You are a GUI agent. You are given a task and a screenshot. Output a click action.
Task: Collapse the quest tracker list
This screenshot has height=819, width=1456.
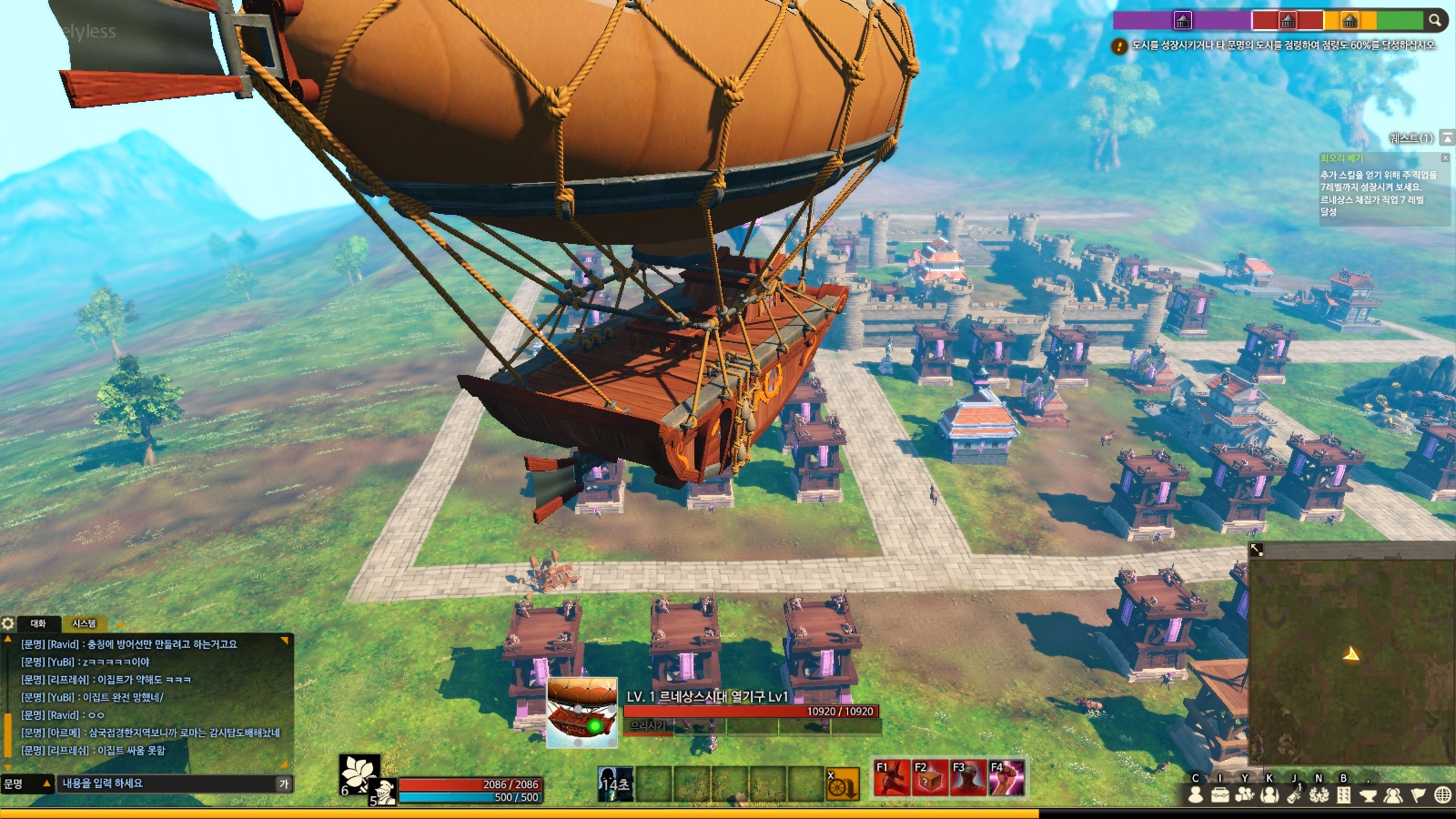[x=1447, y=137]
